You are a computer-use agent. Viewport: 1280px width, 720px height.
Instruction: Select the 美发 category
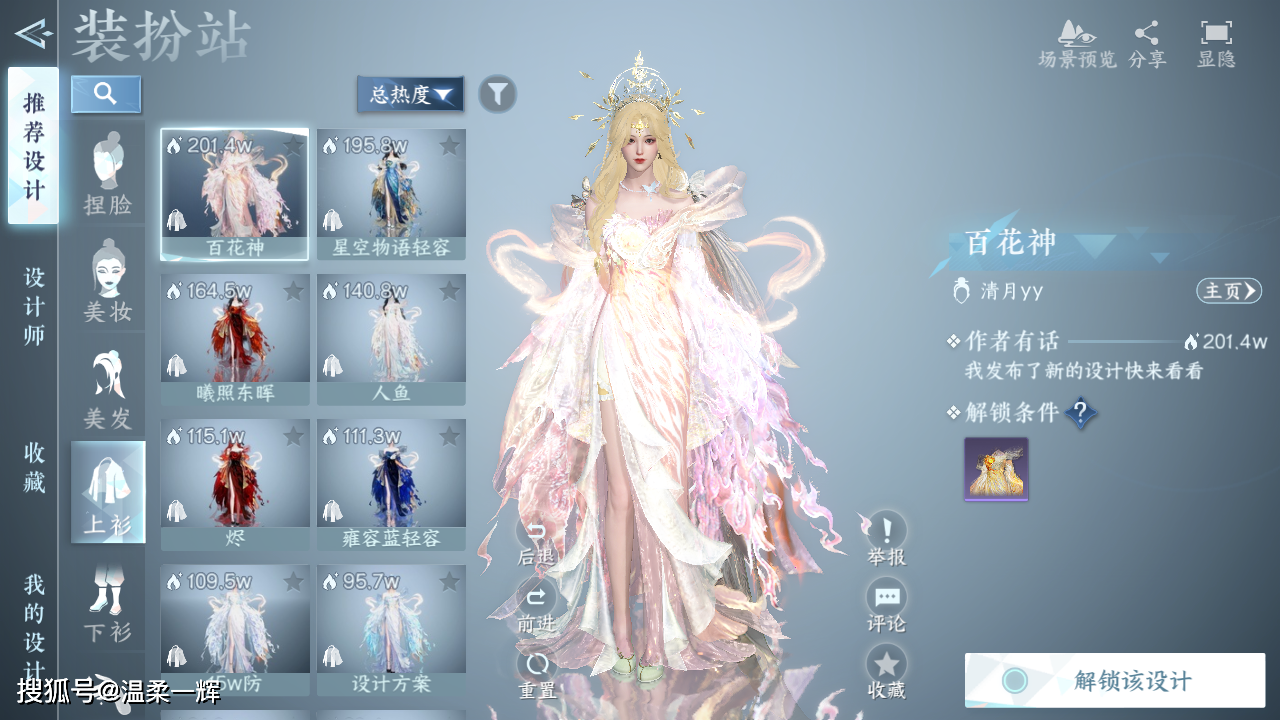(108, 390)
